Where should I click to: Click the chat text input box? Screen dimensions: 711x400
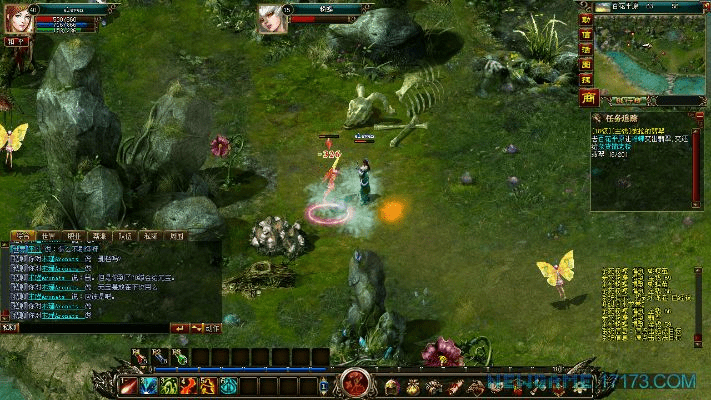pos(90,328)
